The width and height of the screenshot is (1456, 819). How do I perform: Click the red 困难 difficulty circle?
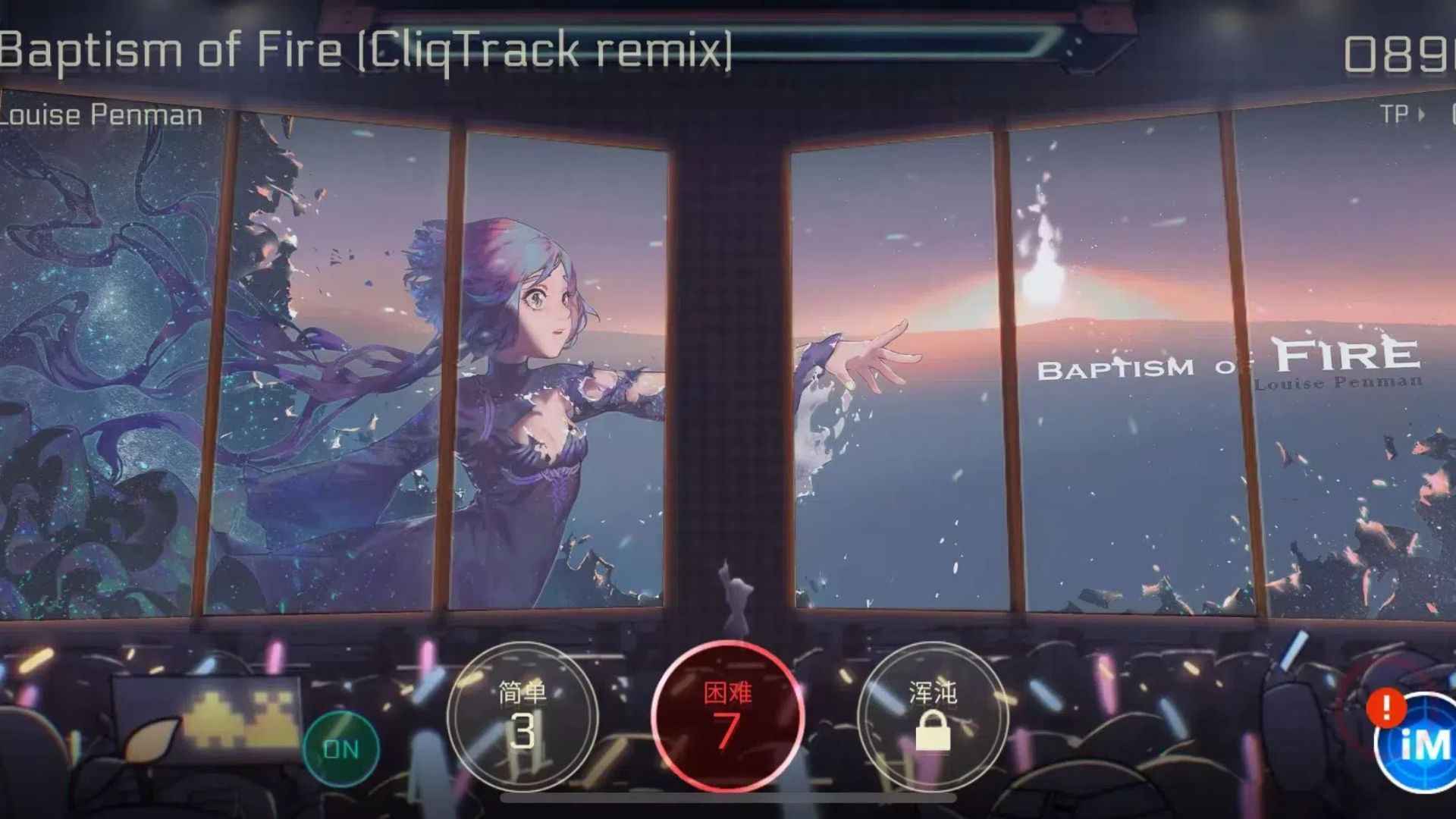[x=730, y=720]
